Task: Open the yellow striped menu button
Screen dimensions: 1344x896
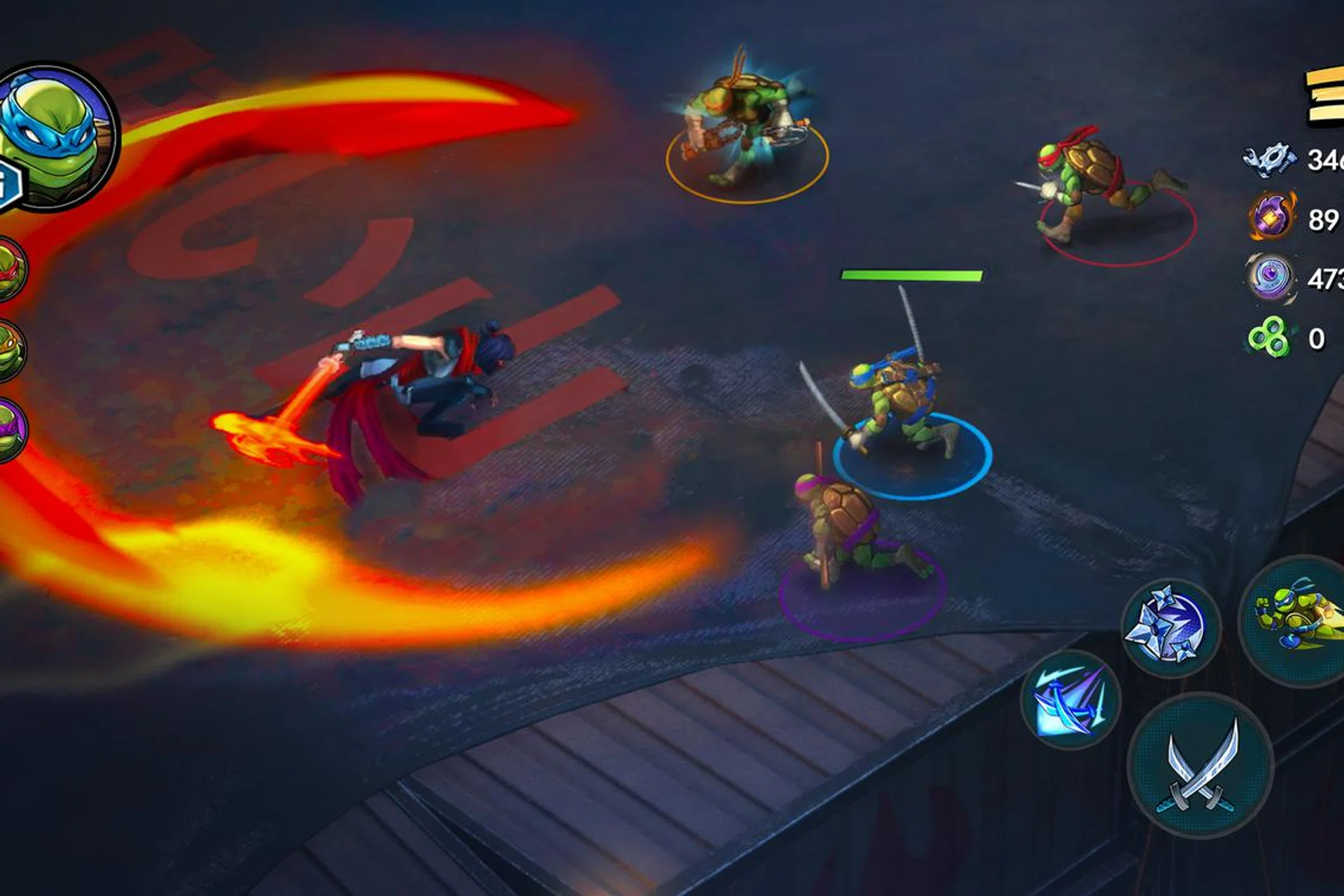Action: point(1325,98)
